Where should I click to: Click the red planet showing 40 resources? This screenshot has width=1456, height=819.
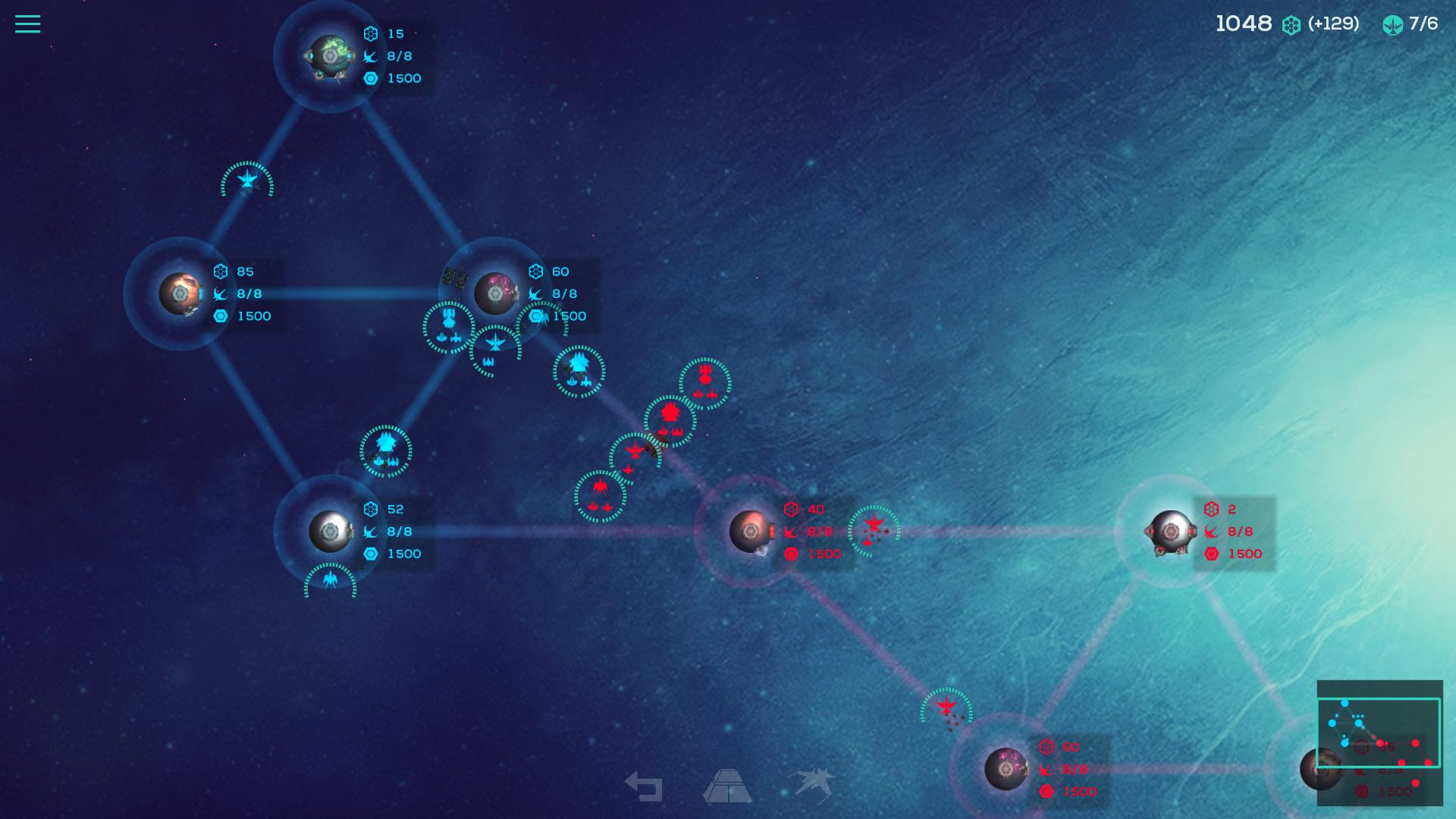point(749,532)
